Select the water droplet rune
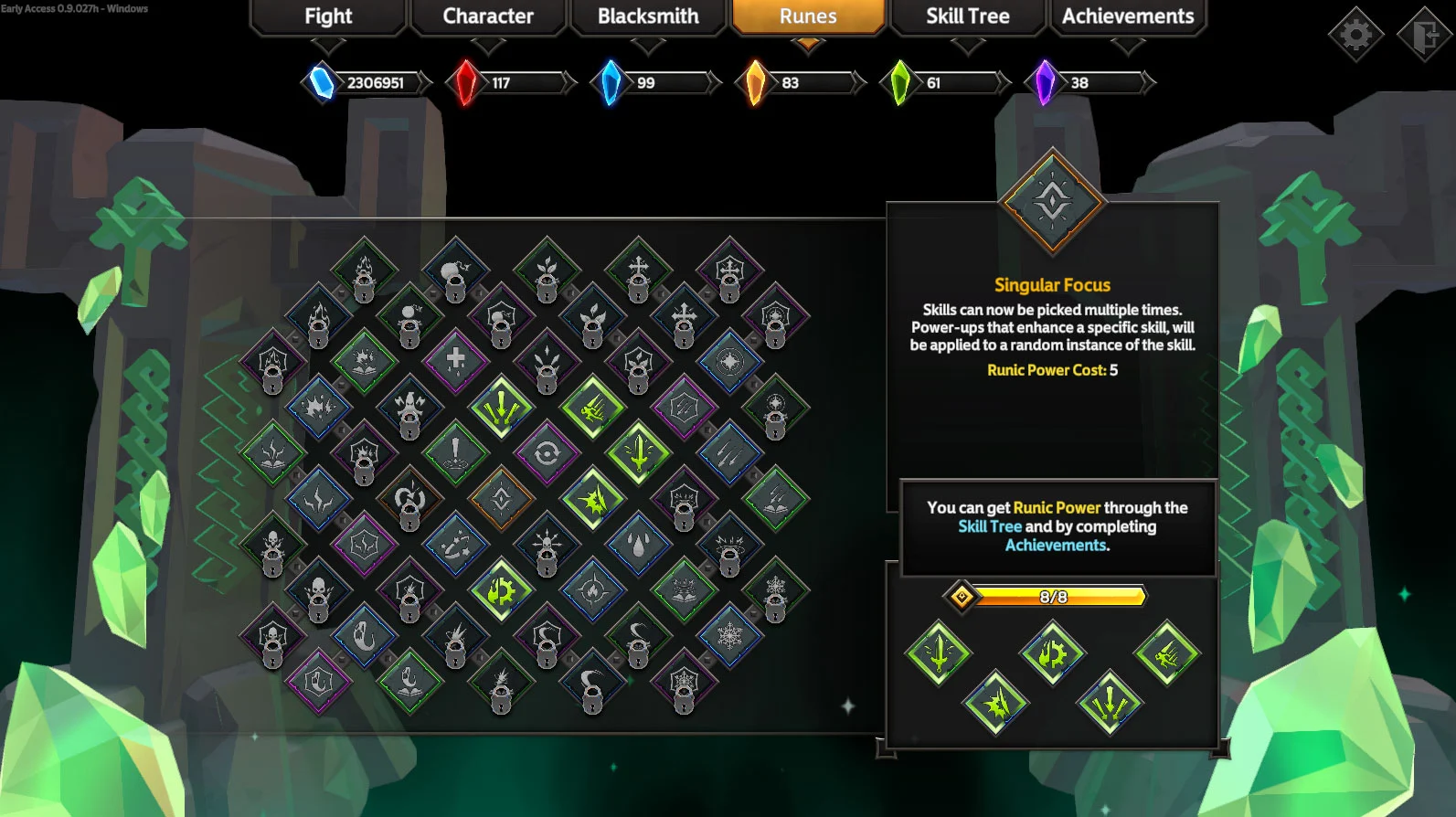 [638, 544]
